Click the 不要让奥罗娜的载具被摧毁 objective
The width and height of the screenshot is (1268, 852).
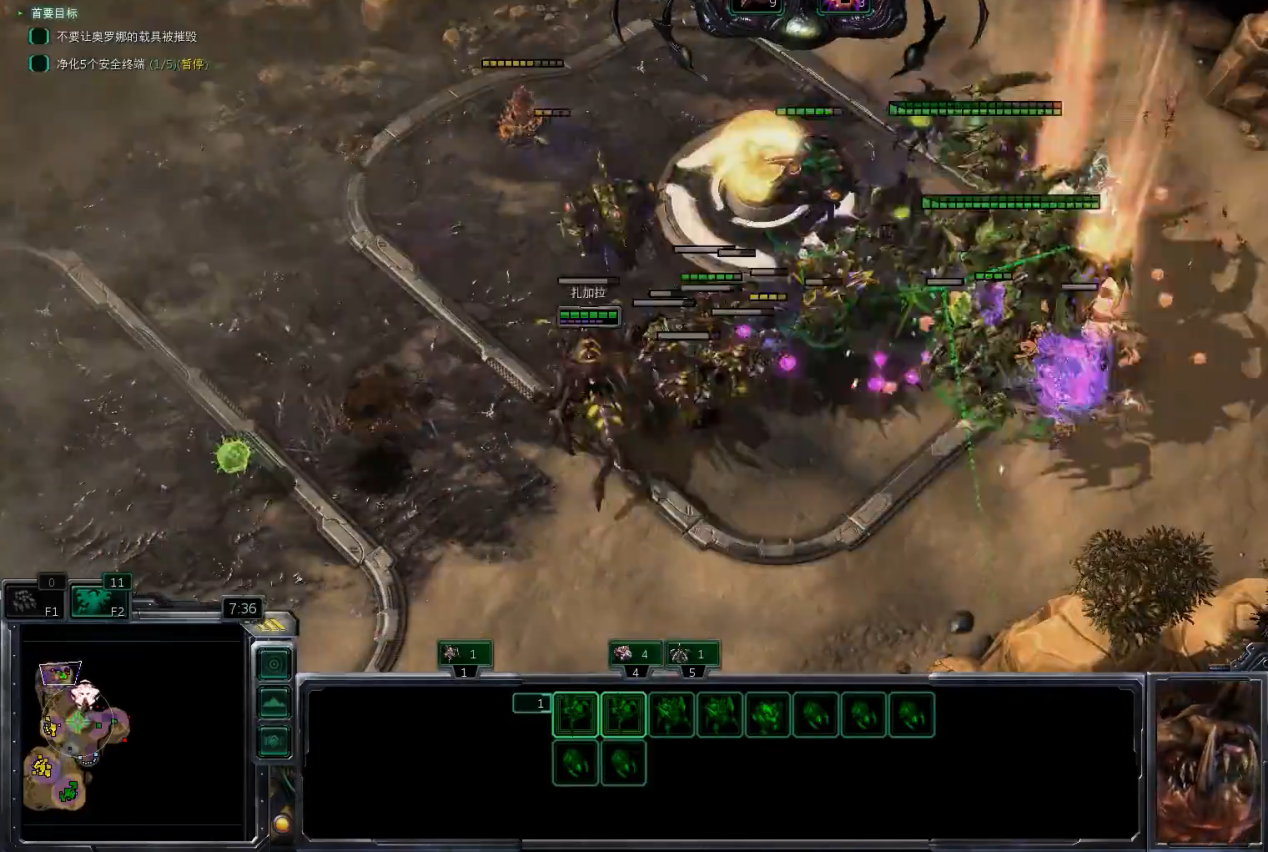coord(126,36)
